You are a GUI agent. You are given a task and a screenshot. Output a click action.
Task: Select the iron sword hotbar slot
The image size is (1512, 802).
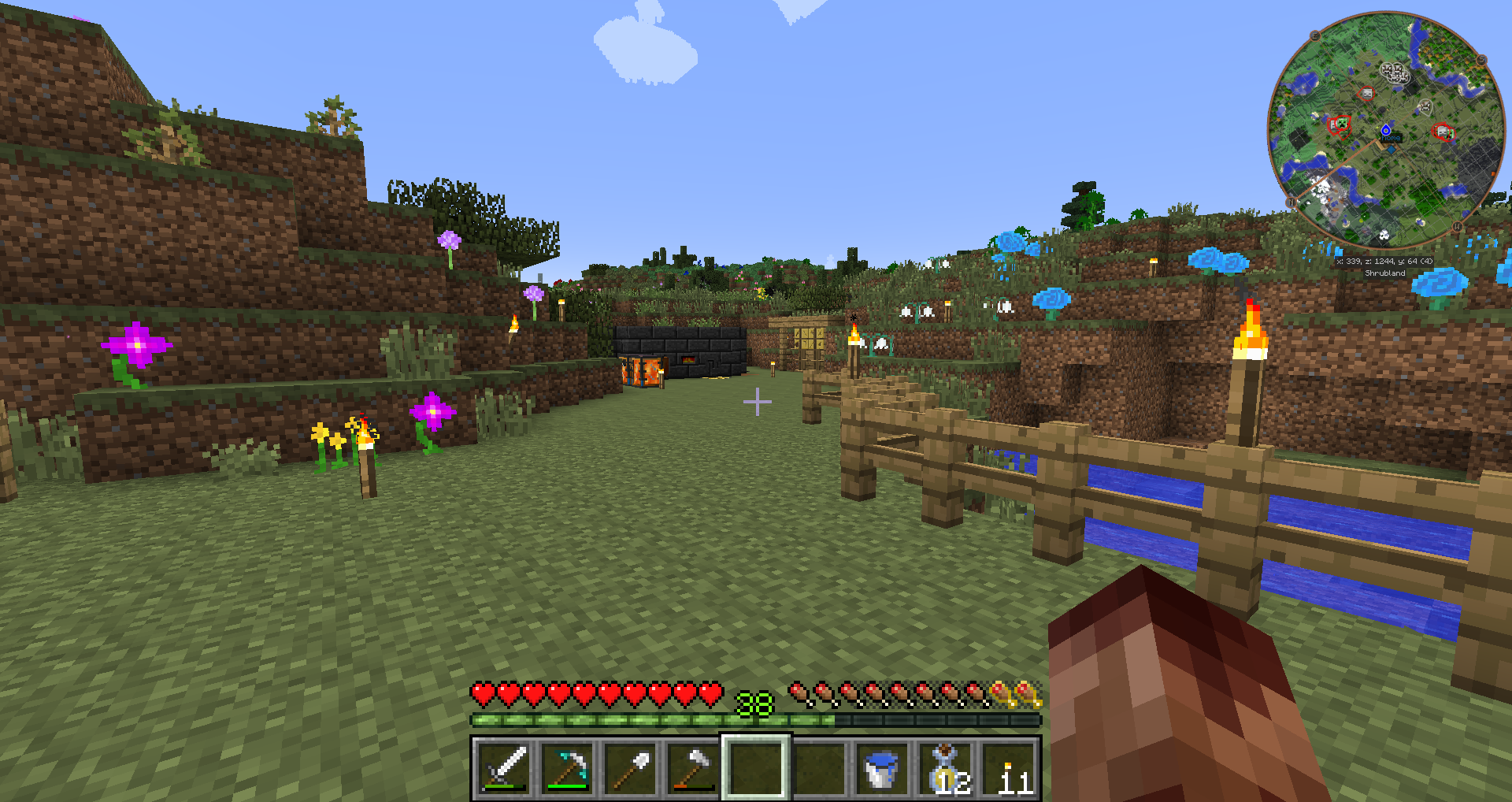(x=504, y=768)
